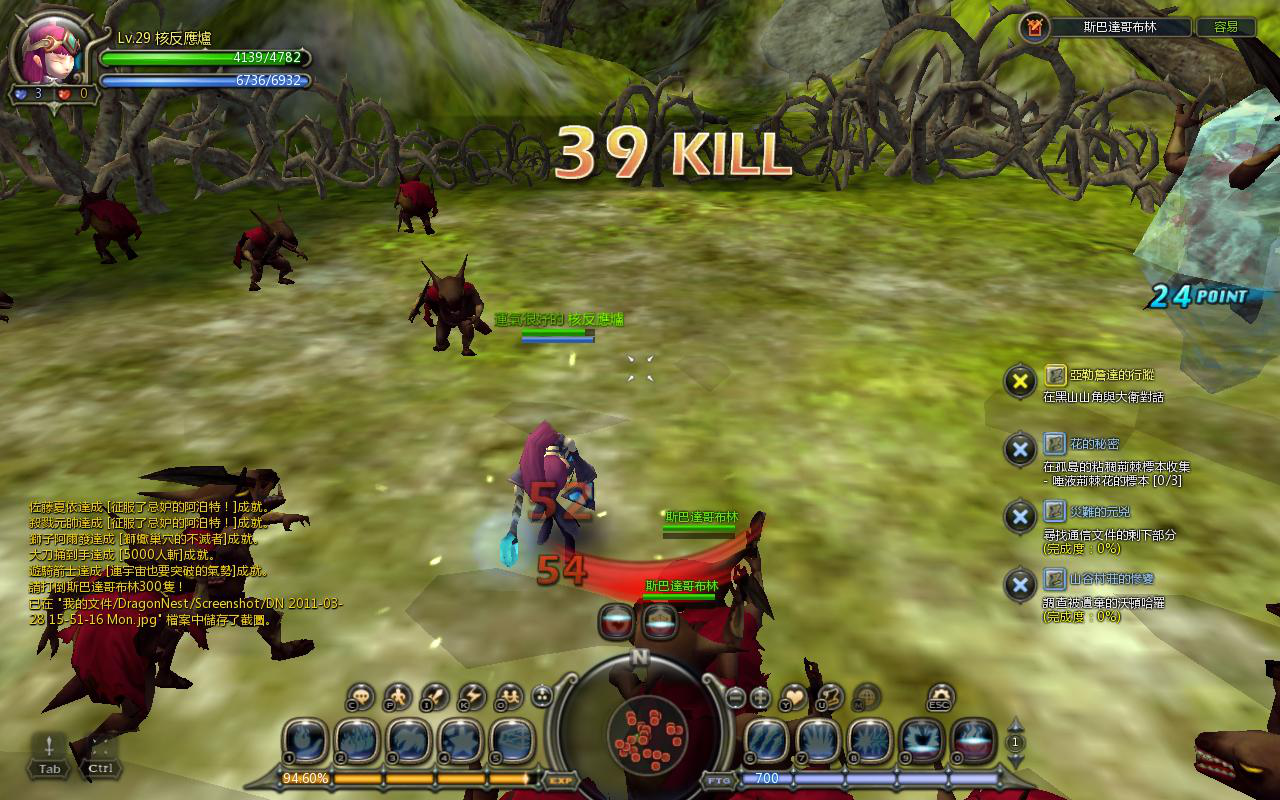The image size is (1280, 800).
Task: Open the community two-people icon
Action: pyautogui.click(x=509, y=696)
